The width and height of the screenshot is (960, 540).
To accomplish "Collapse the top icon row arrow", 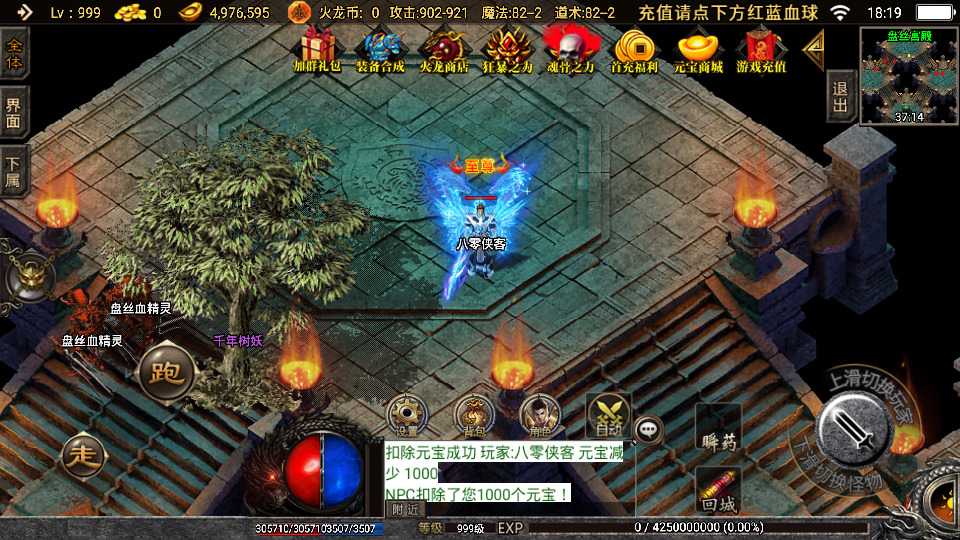I will pos(815,45).
